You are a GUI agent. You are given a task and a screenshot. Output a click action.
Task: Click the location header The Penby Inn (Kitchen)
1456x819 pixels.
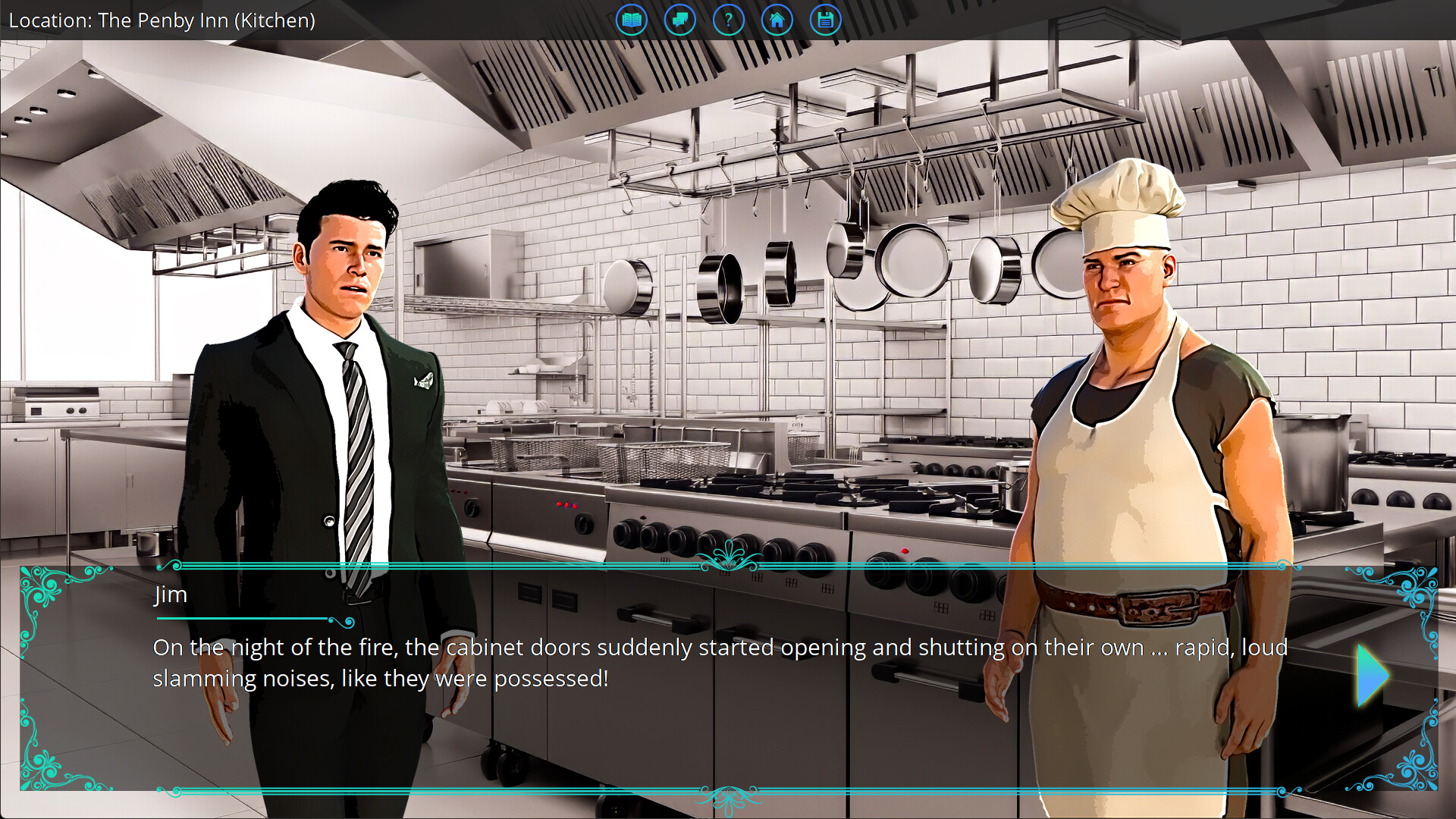(x=162, y=20)
